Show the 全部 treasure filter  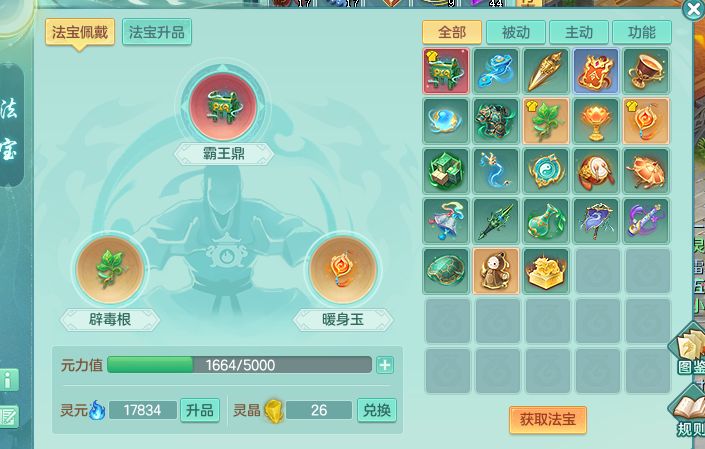coord(451,32)
